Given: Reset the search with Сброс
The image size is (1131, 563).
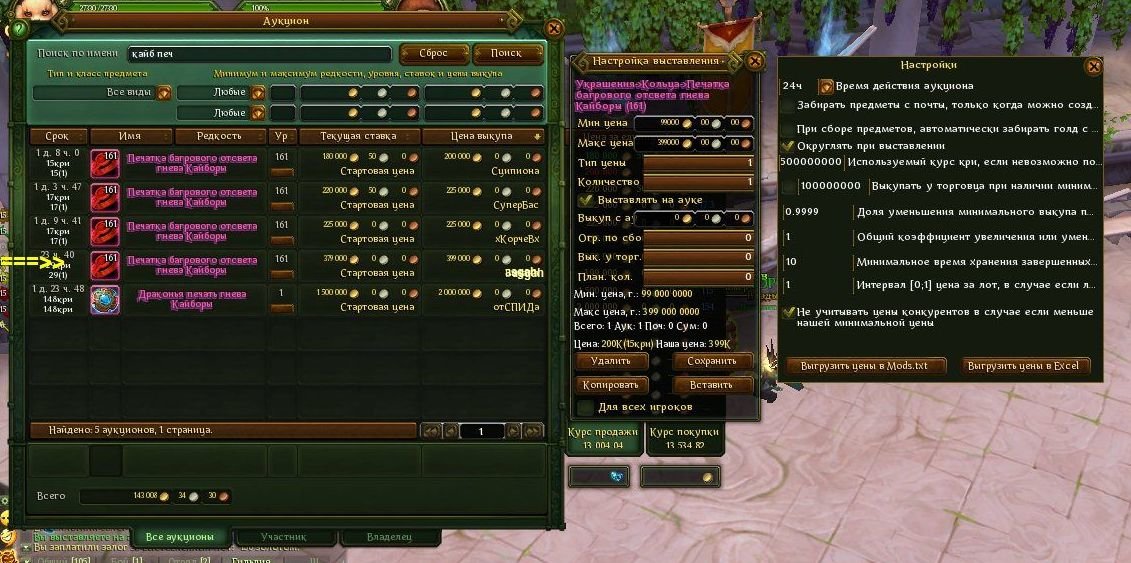Looking at the screenshot, I should (x=433, y=53).
